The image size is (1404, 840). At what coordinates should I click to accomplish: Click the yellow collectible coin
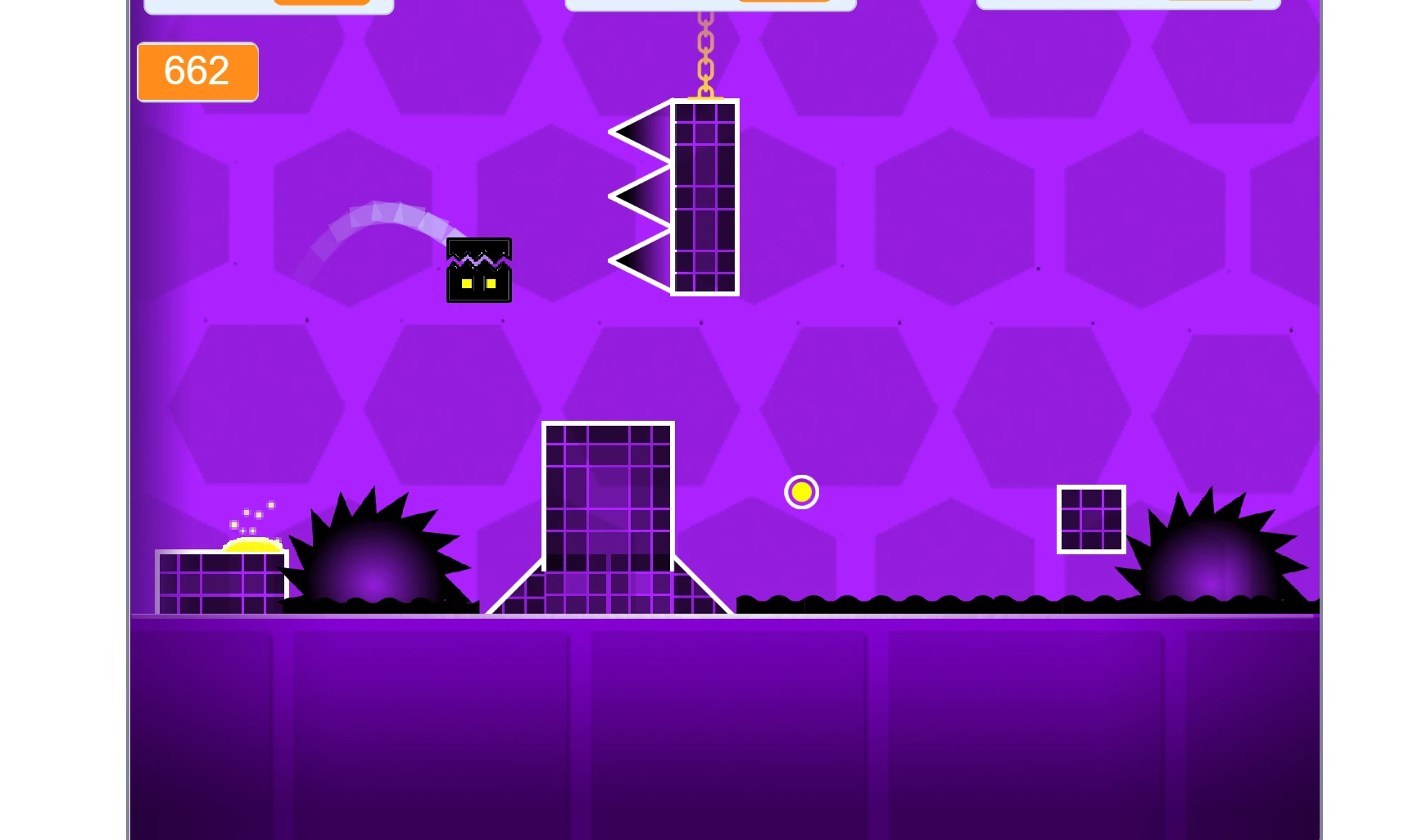(x=801, y=492)
